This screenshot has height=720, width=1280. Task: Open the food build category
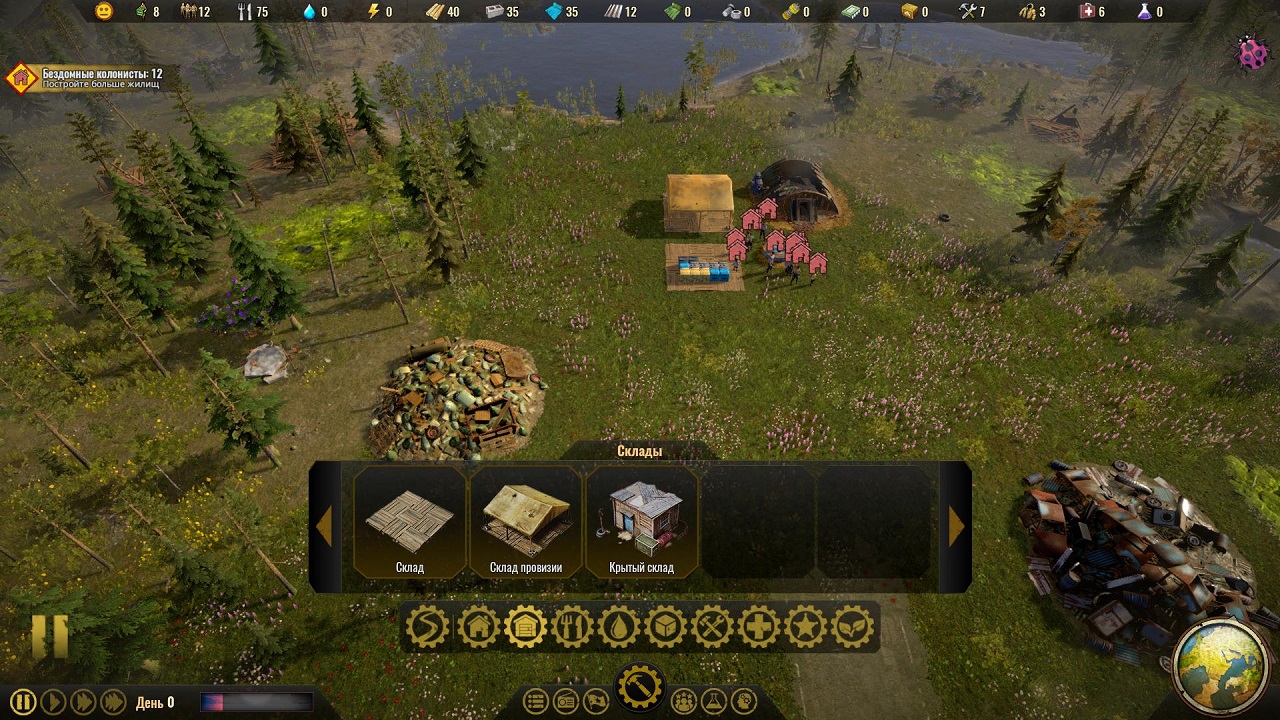coord(572,627)
